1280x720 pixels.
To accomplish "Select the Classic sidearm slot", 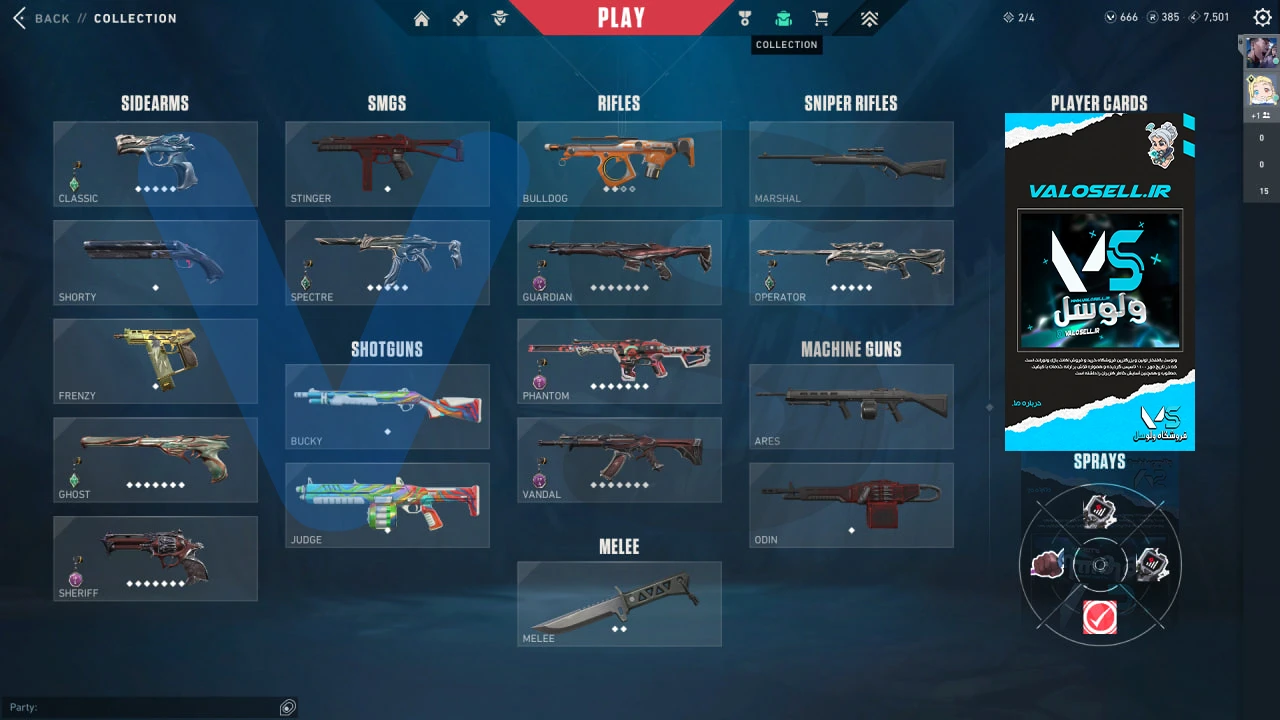I will (x=155, y=164).
